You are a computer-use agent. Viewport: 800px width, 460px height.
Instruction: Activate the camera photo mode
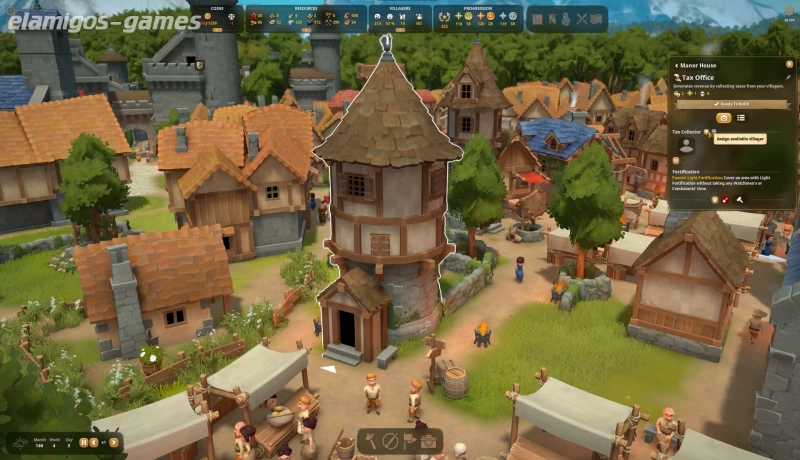[x=428, y=440]
